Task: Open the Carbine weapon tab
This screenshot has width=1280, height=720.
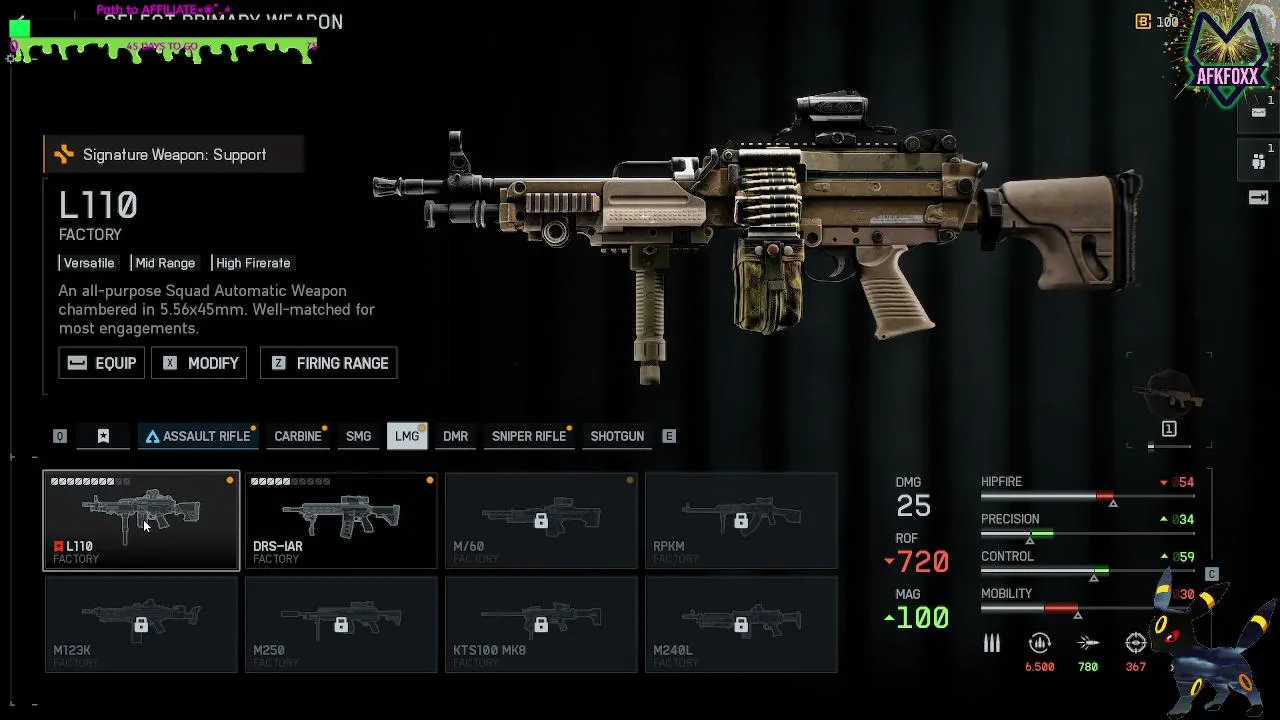Action: click(298, 436)
